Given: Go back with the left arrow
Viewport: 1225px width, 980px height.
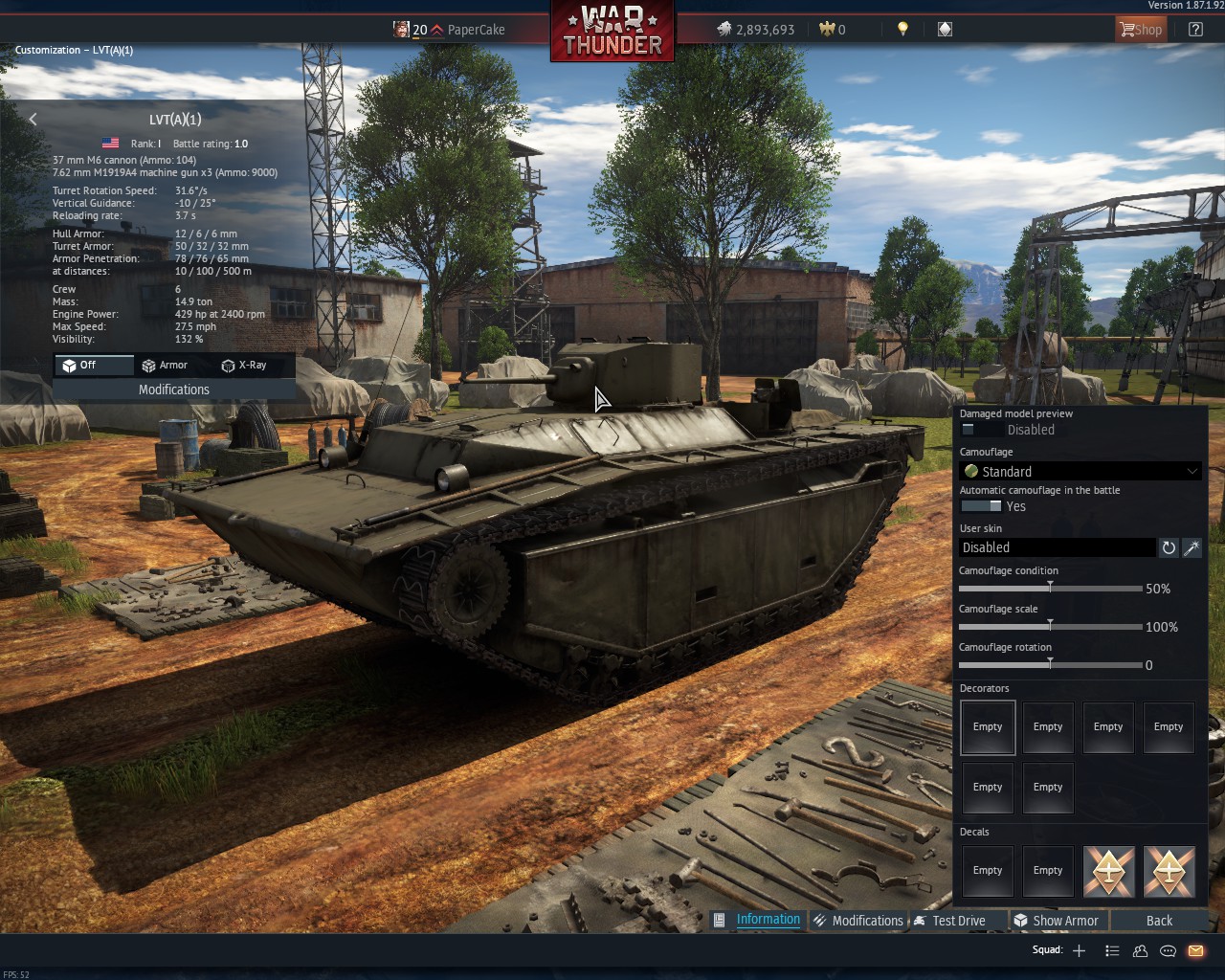Looking at the screenshot, I should point(33,120).
